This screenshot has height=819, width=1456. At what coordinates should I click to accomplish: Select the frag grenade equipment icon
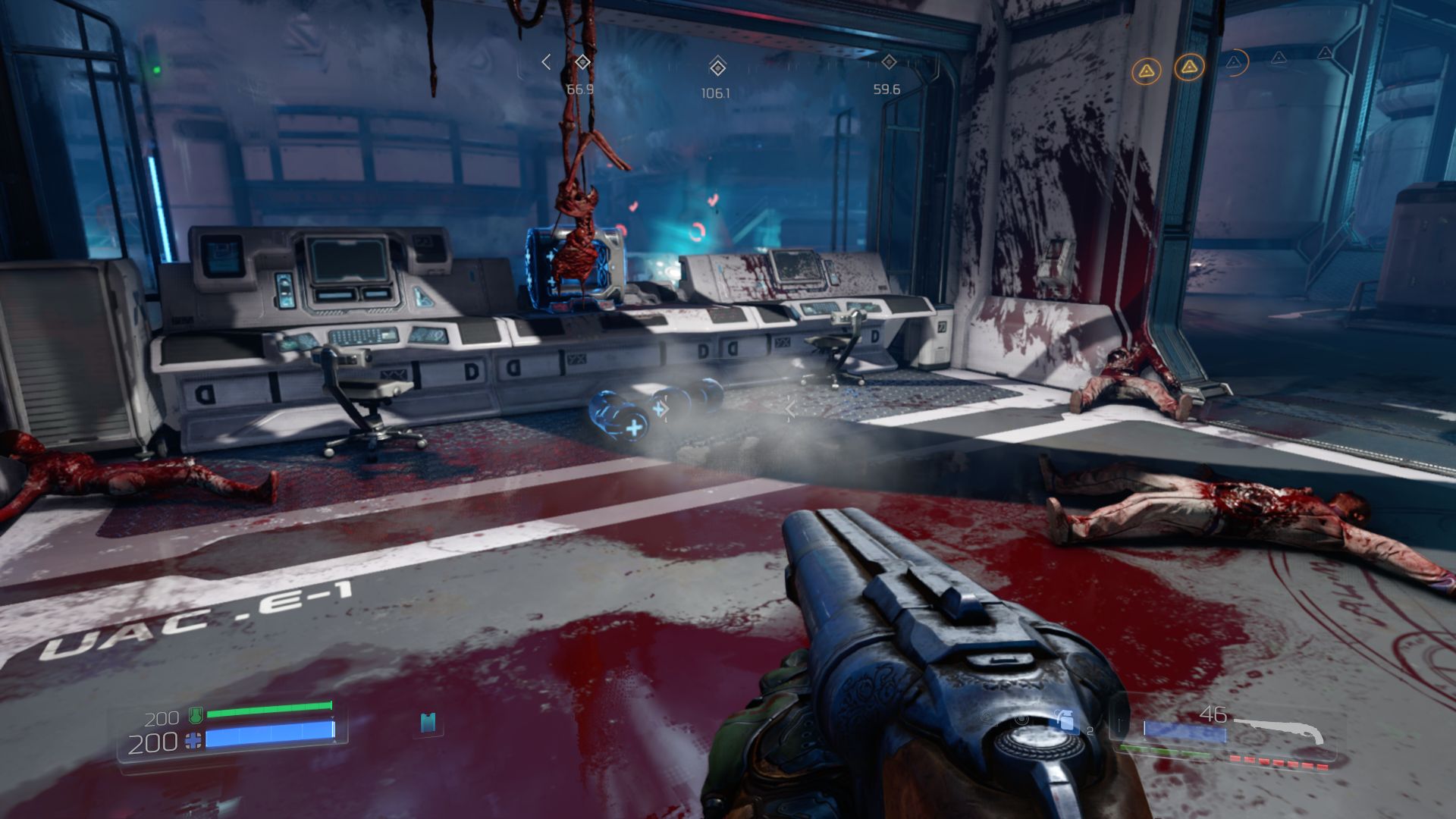pyautogui.click(x=1064, y=720)
